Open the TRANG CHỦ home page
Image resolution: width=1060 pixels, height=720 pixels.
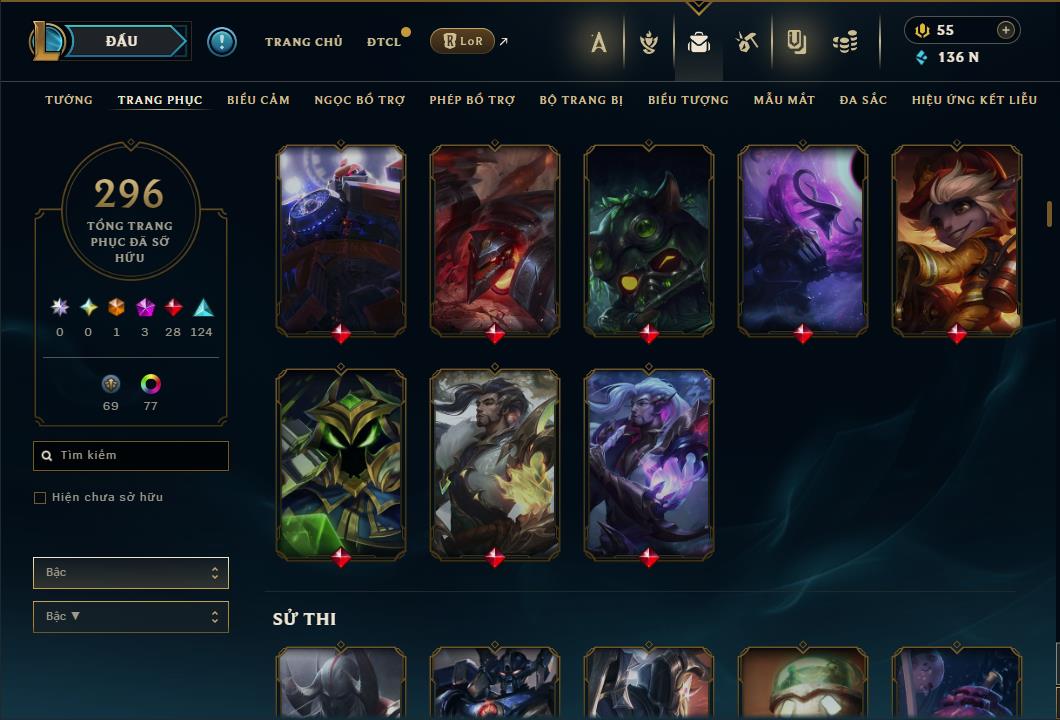click(303, 42)
